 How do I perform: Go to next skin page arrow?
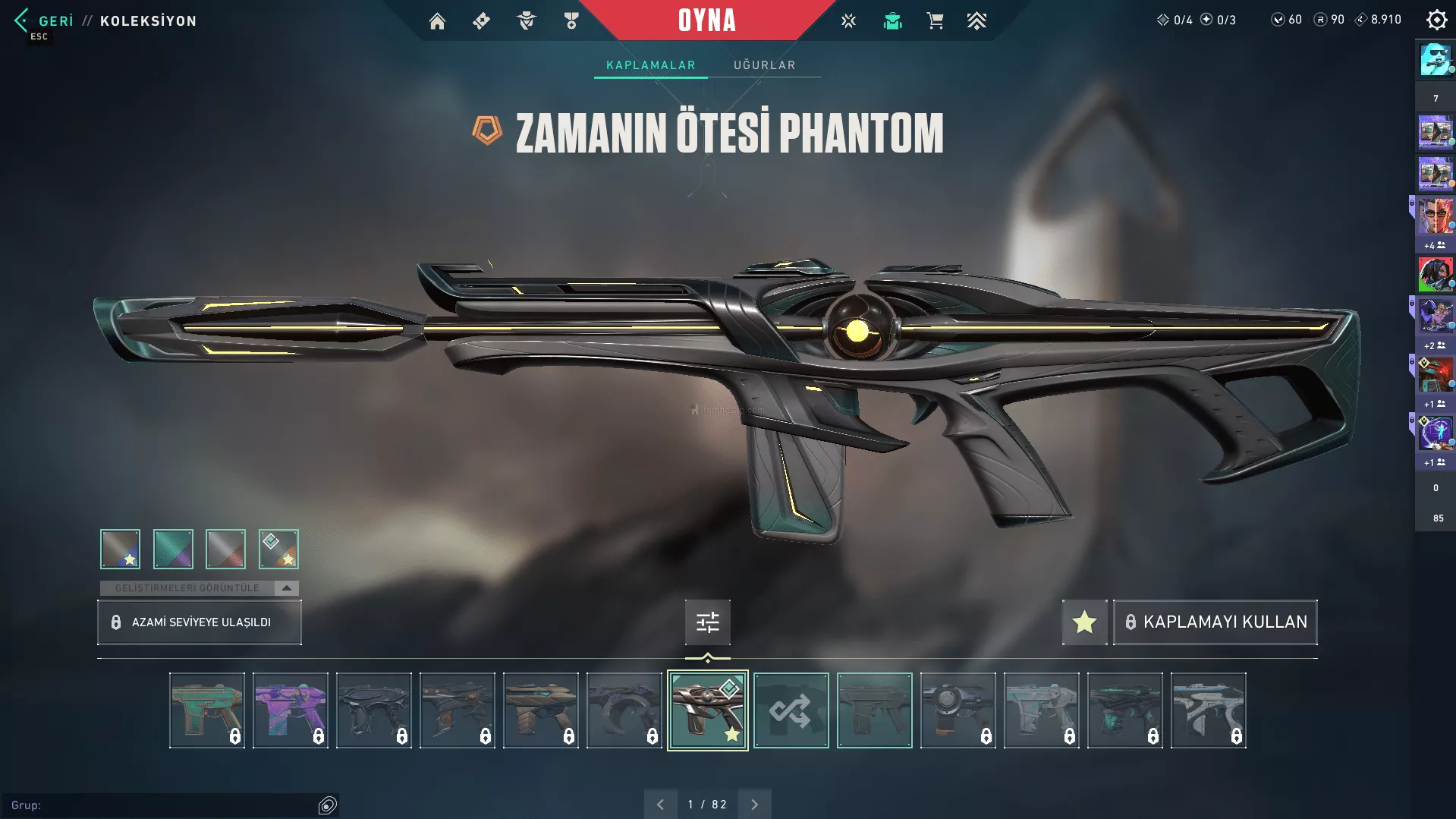(x=754, y=805)
